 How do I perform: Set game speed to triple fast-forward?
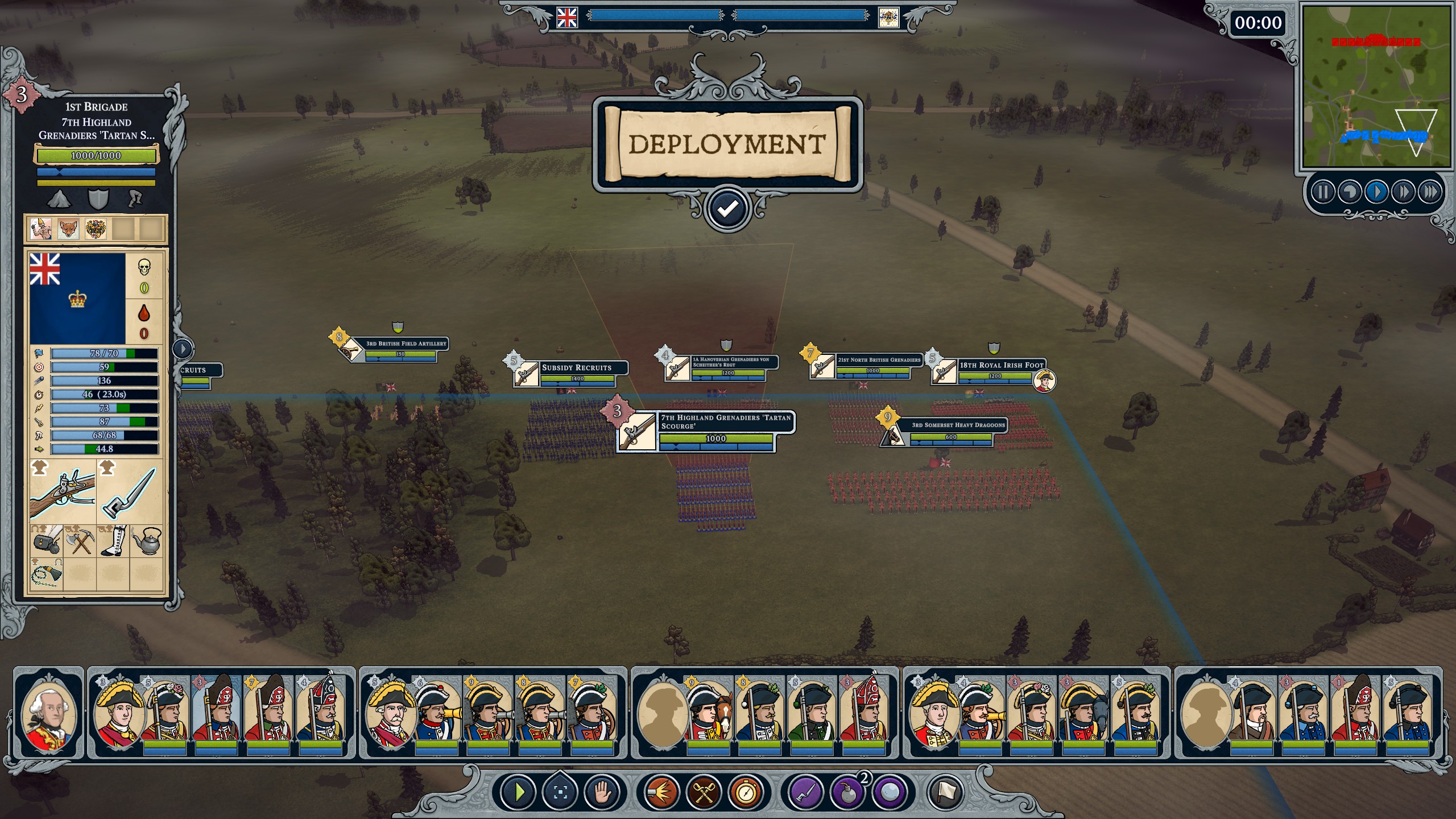1430,192
